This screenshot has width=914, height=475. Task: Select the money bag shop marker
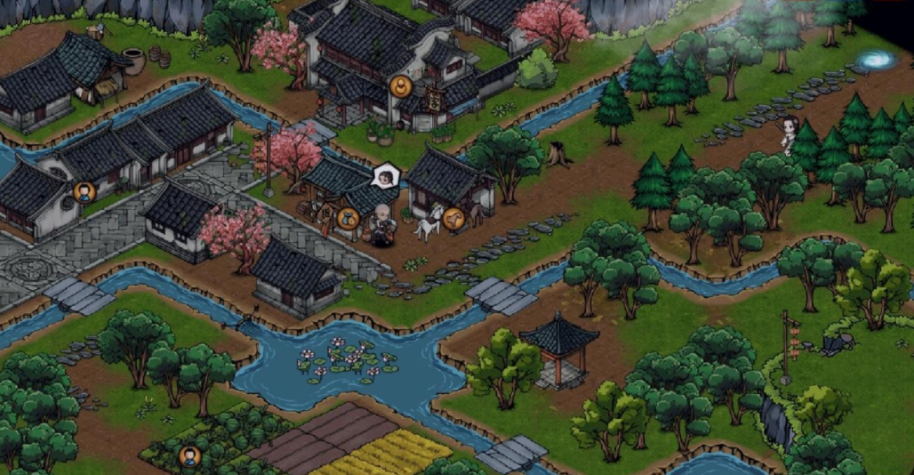(x=347, y=217)
